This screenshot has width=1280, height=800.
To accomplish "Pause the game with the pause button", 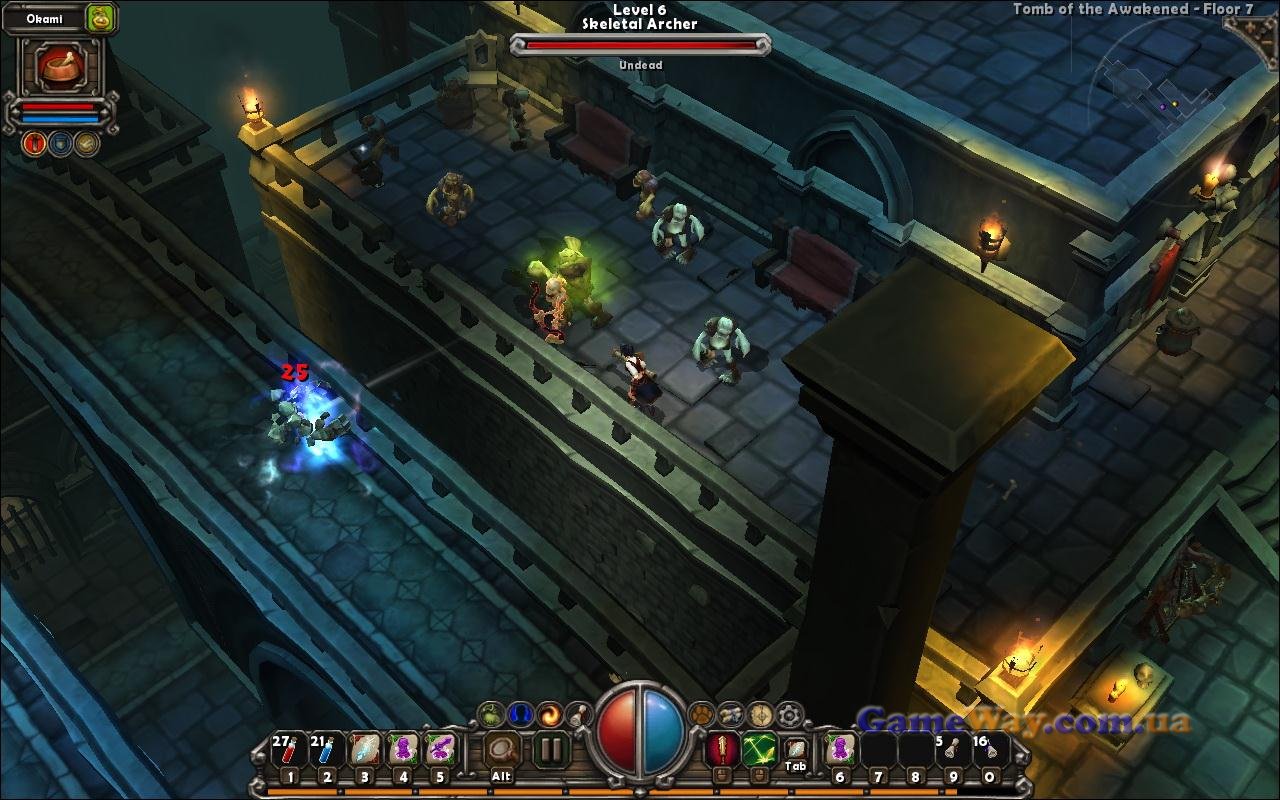I will click(550, 749).
